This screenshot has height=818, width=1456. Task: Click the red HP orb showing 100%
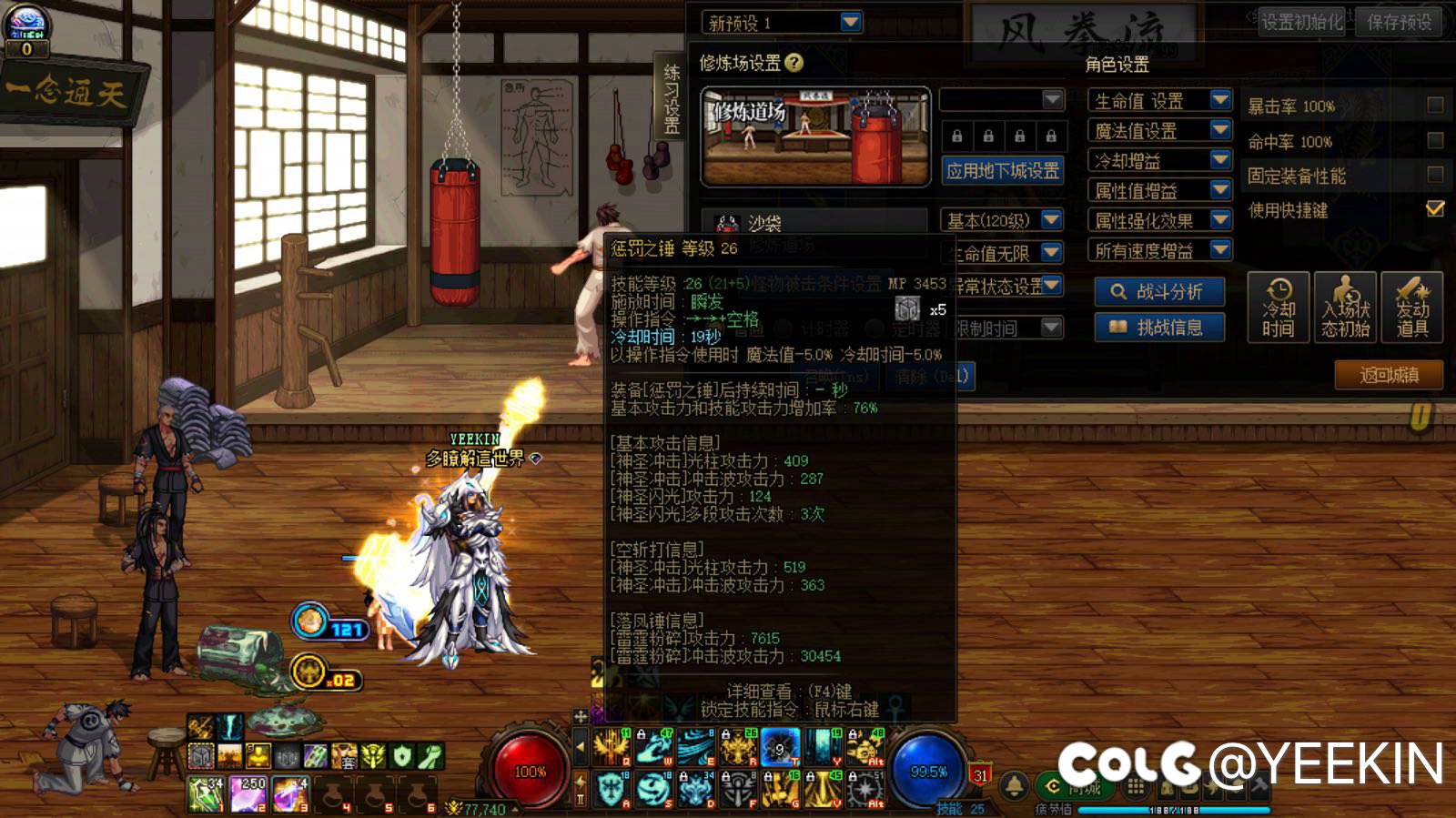[530, 767]
